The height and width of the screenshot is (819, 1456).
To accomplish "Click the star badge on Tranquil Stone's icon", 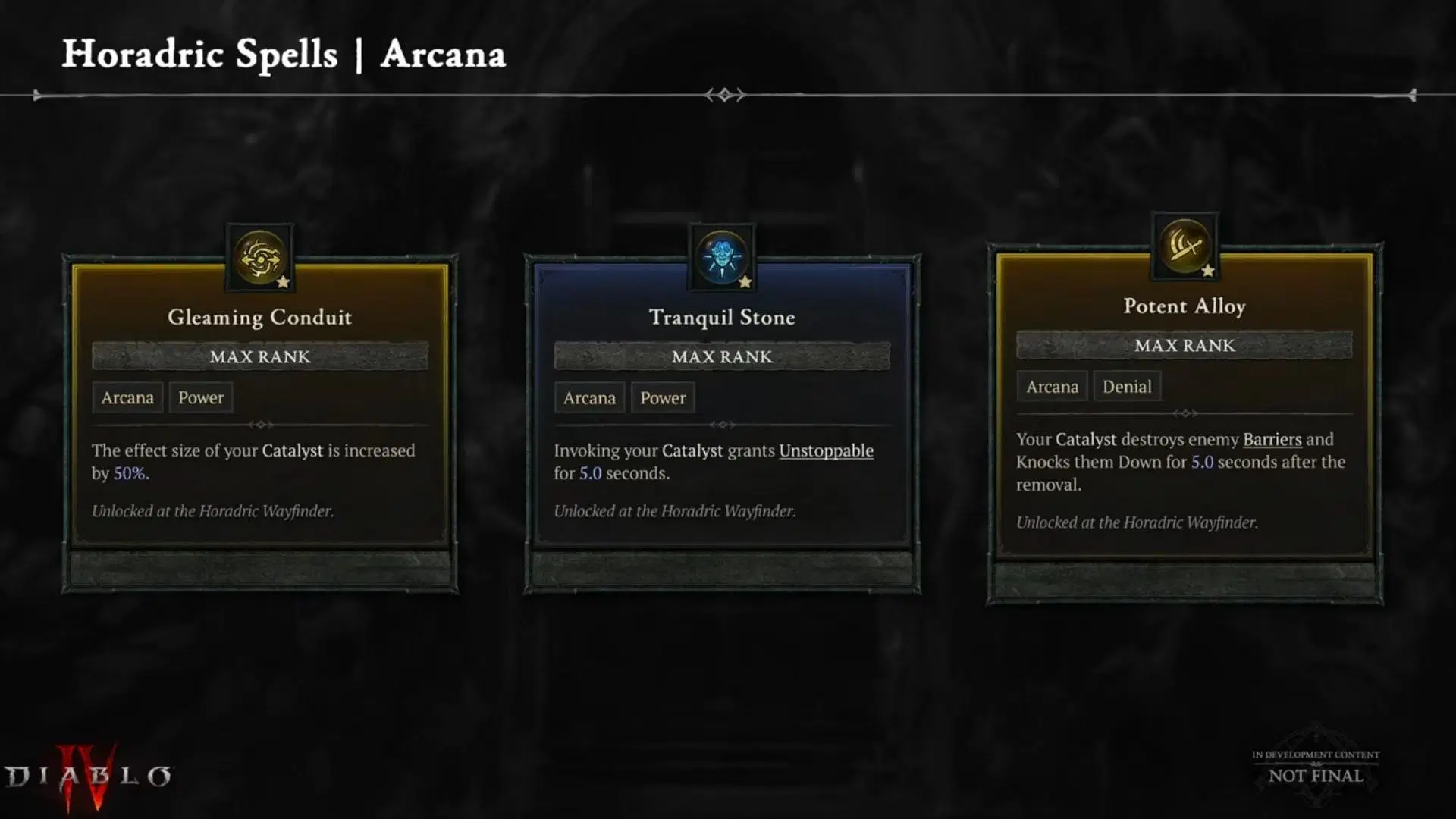I will [x=746, y=282].
